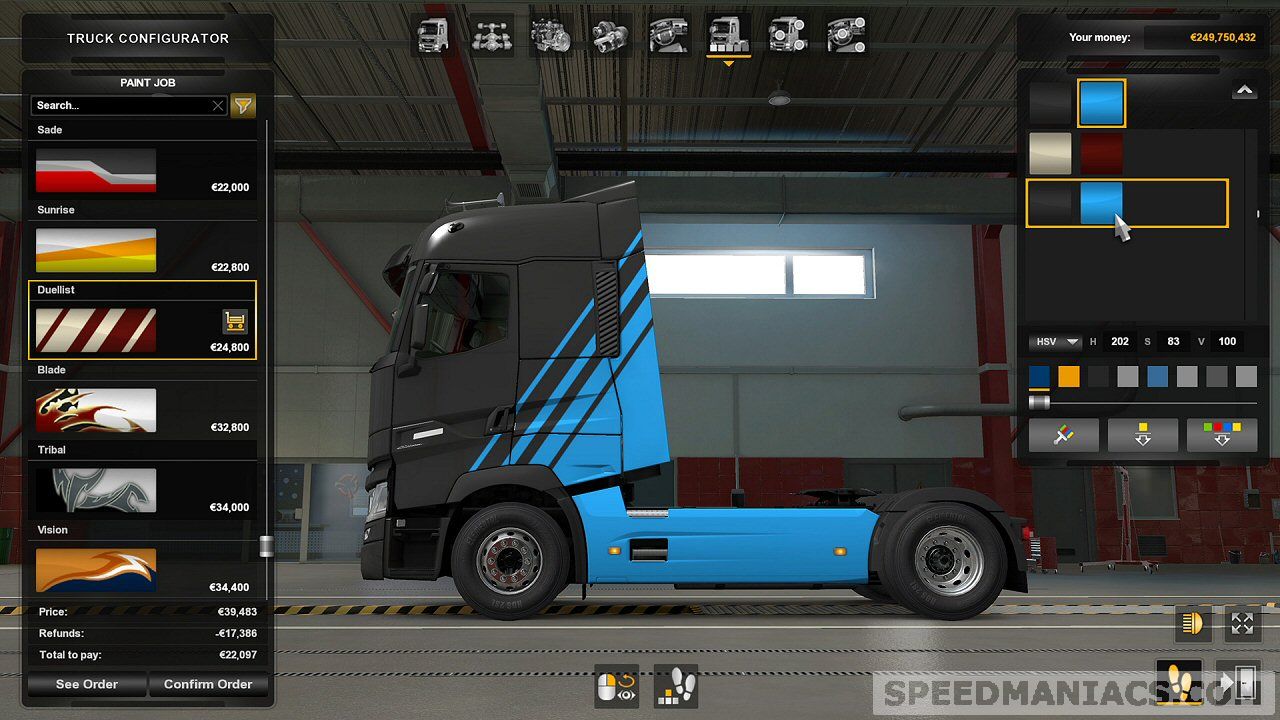
Task: Pick the Blade flame paint job
Action: pyautogui.click(x=96, y=410)
